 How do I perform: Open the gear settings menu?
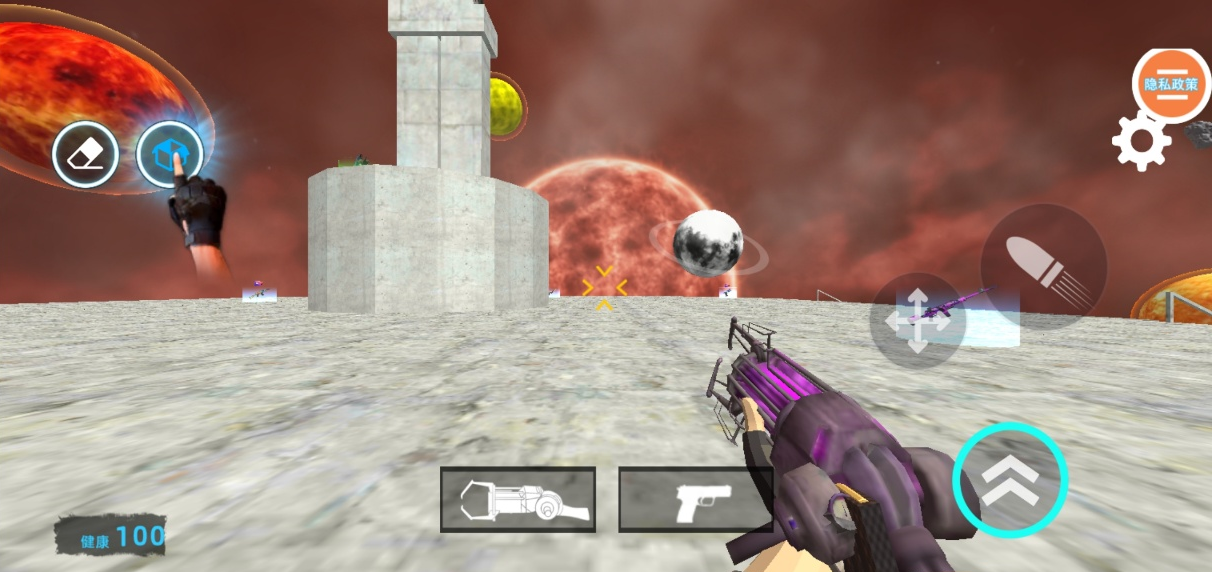pyautogui.click(x=1141, y=142)
